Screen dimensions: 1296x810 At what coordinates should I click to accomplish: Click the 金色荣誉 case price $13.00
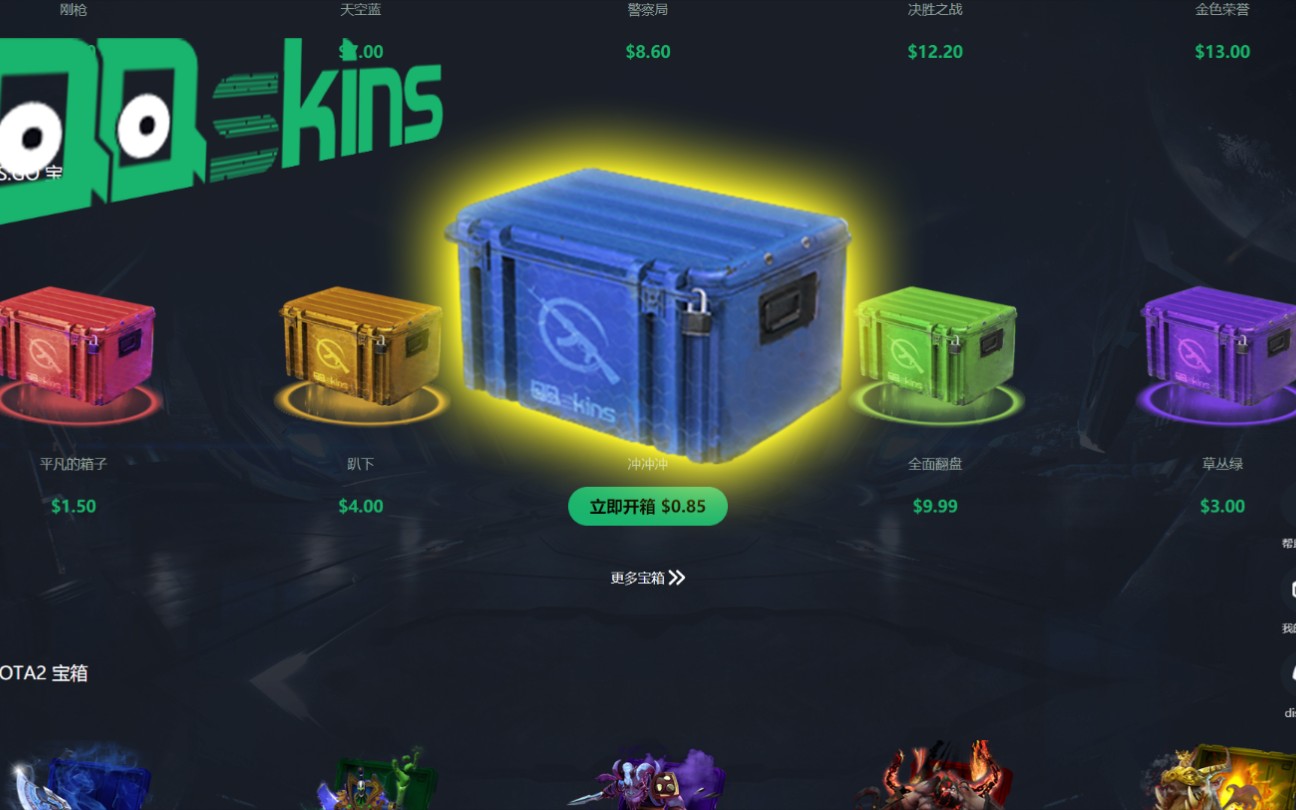point(1222,51)
